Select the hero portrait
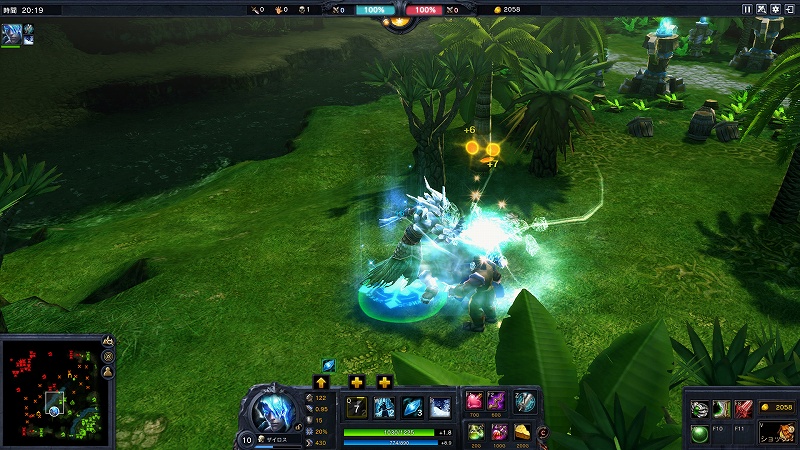The image size is (800, 450). pyautogui.click(x=273, y=409)
